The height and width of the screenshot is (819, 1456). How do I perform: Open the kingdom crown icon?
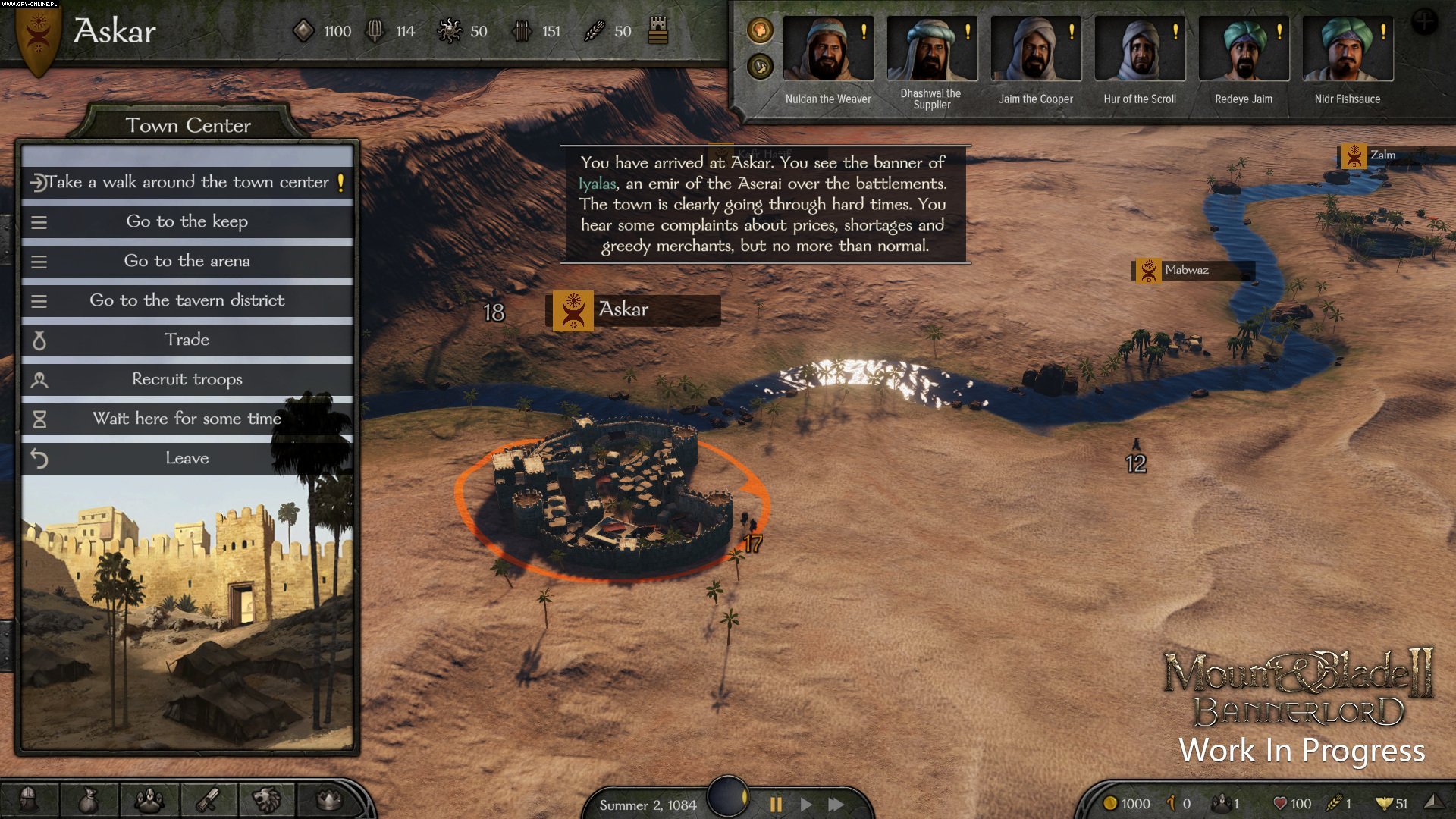click(328, 799)
